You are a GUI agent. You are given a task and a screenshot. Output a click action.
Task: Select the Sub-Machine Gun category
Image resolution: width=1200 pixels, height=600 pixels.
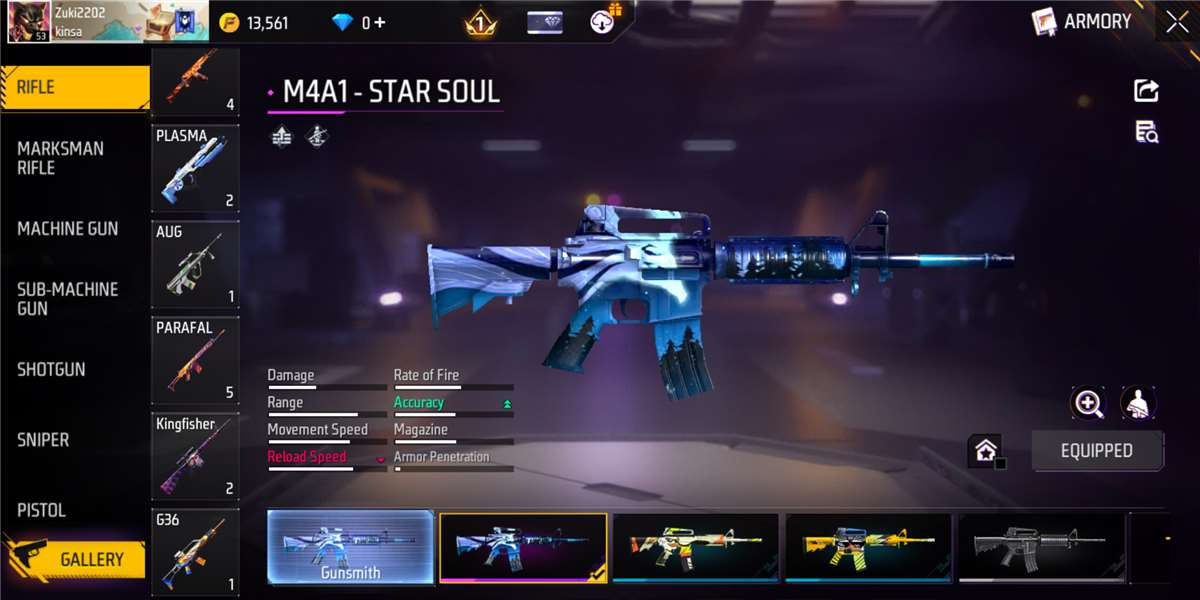[x=67, y=299]
